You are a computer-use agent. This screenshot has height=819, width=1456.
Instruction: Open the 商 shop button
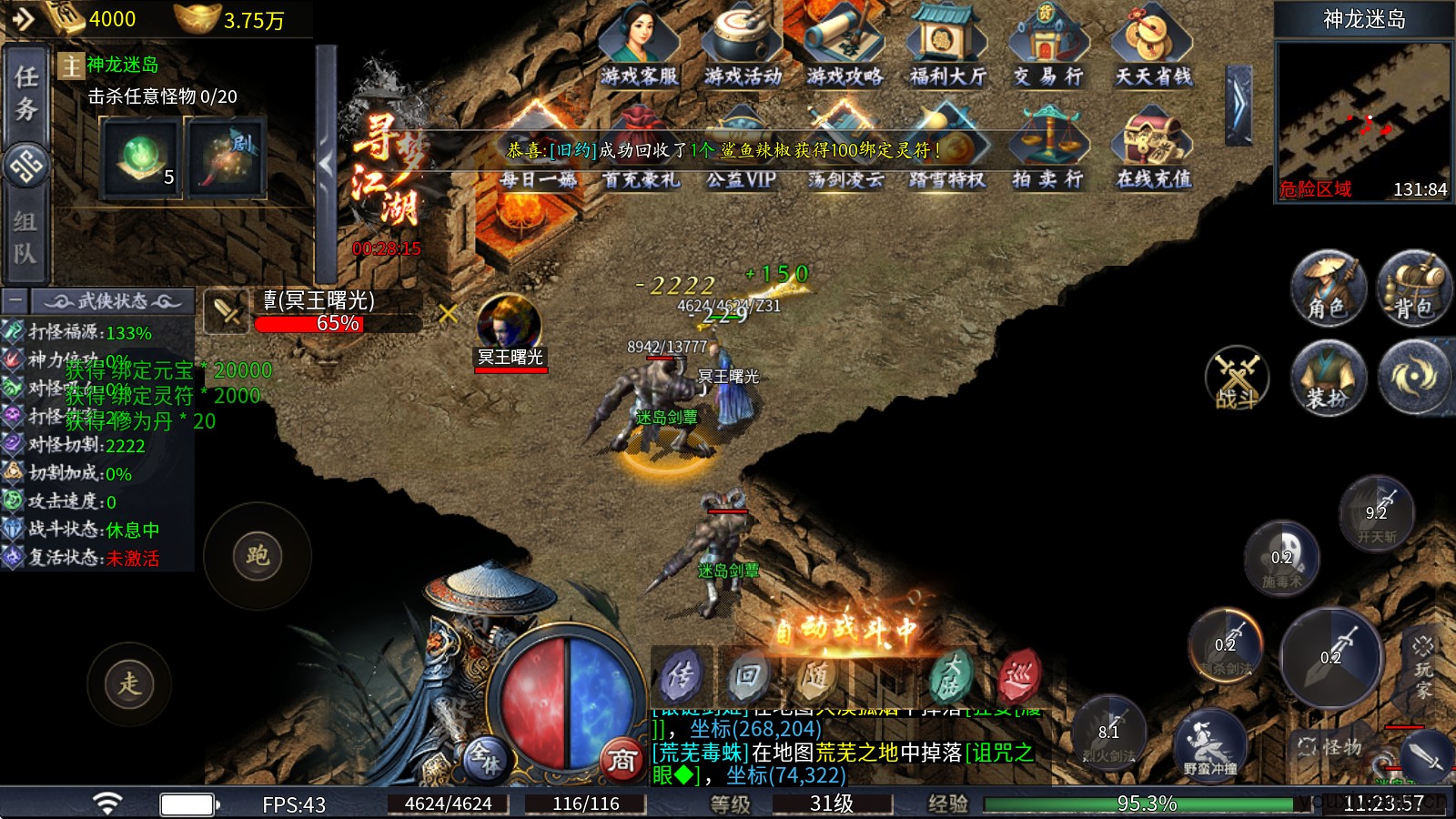click(622, 761)
